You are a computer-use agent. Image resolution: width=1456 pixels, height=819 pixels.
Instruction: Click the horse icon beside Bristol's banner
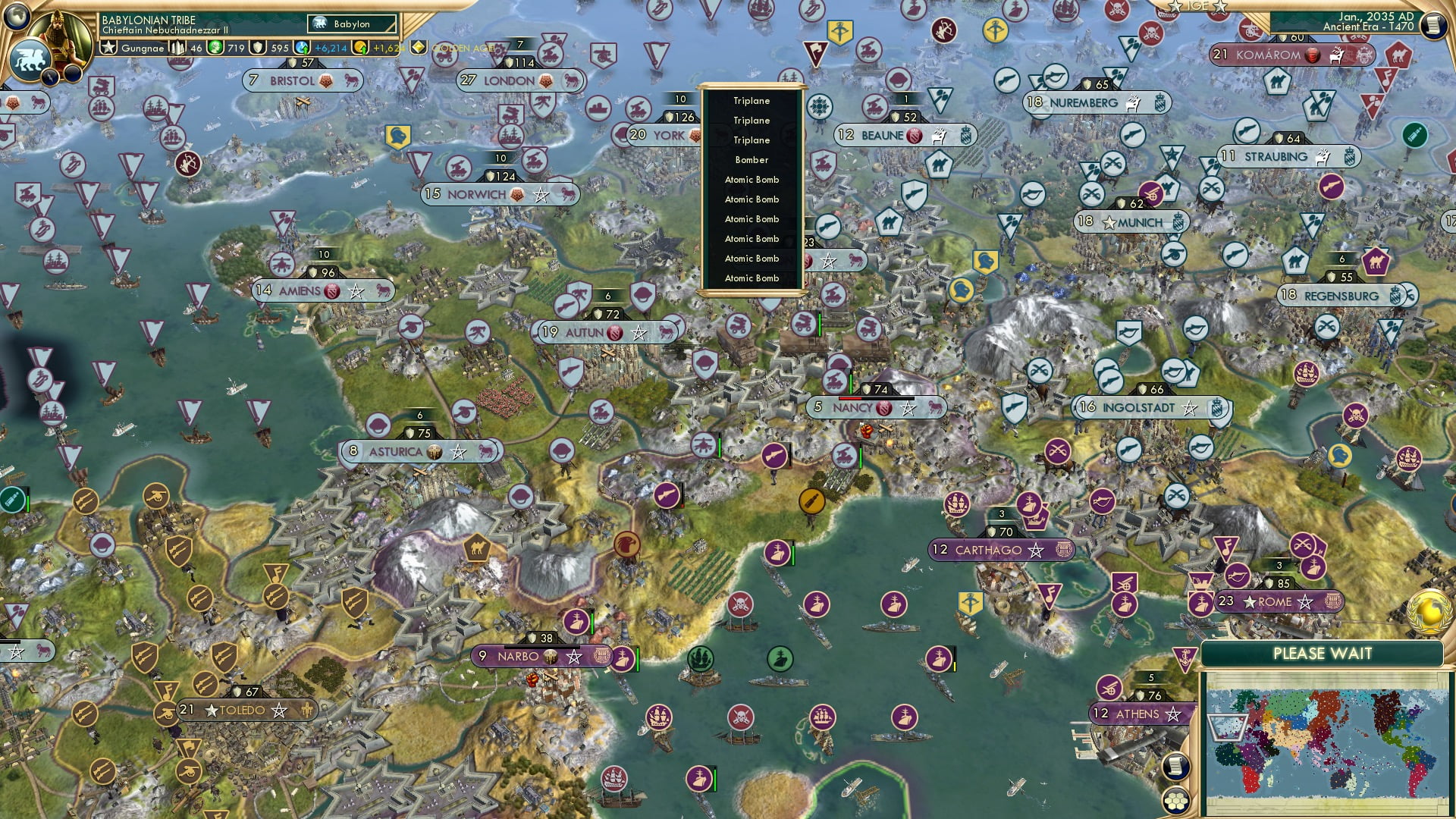[x=351, y=79]
